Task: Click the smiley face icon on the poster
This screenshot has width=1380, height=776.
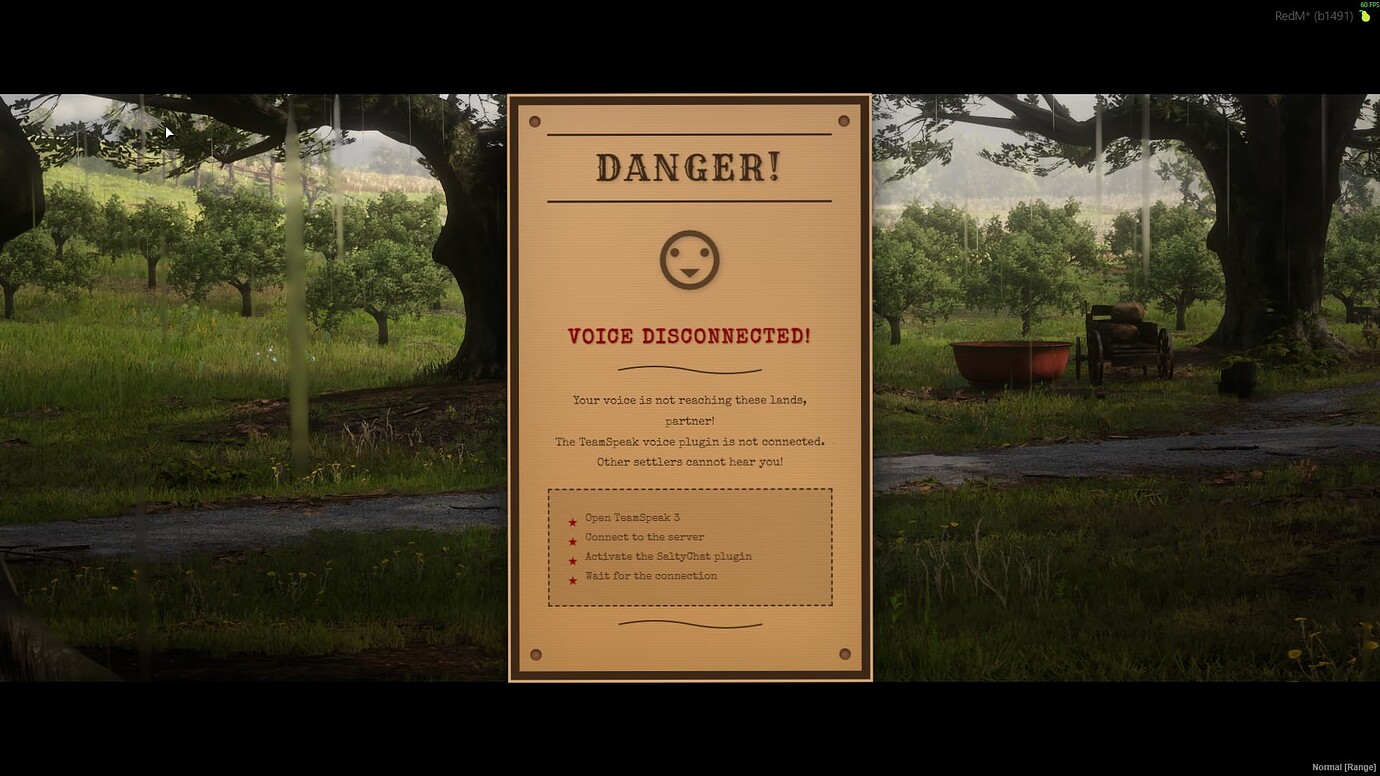Action: 689,258
